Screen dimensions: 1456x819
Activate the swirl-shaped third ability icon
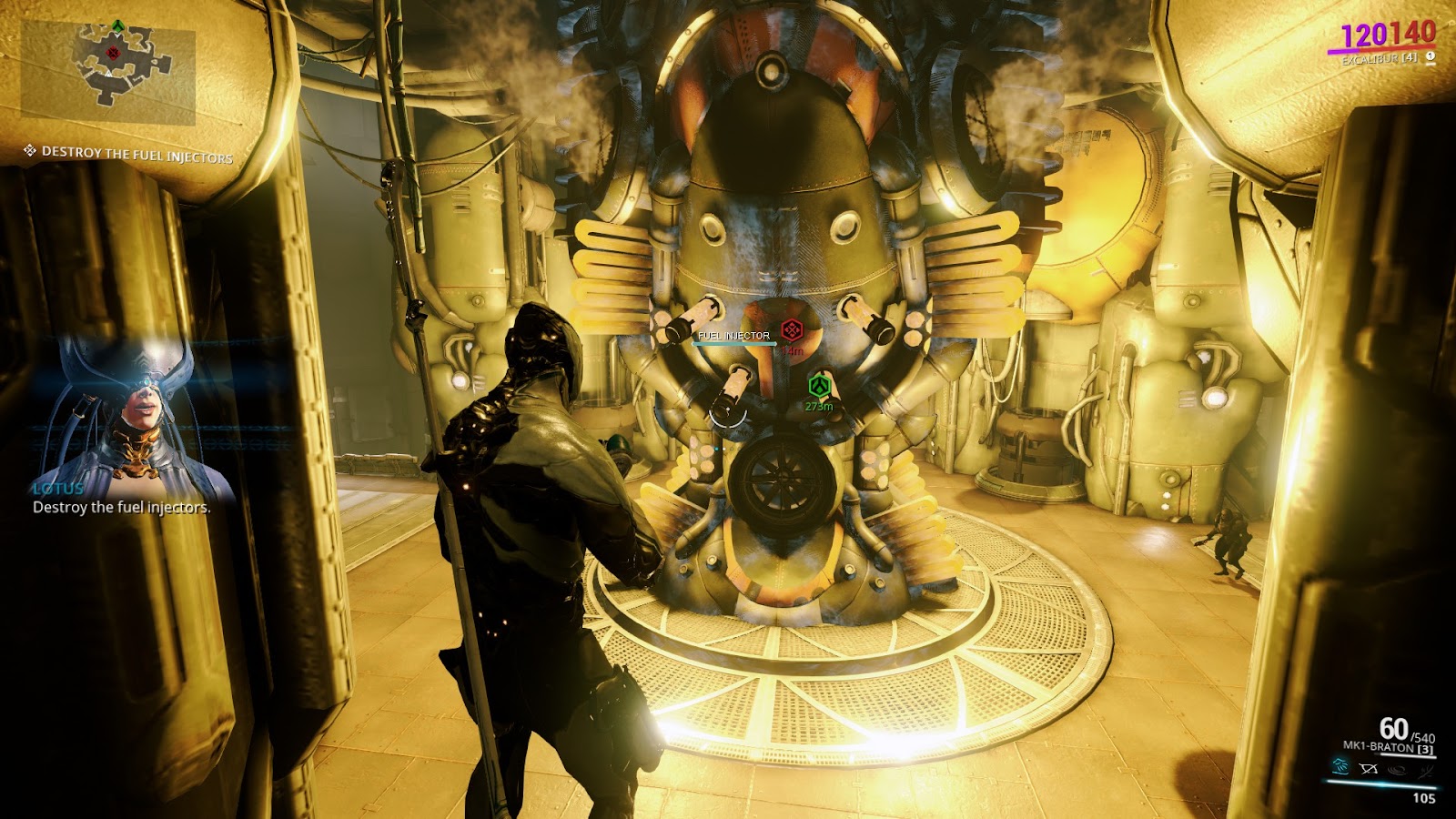[1396, 769]
